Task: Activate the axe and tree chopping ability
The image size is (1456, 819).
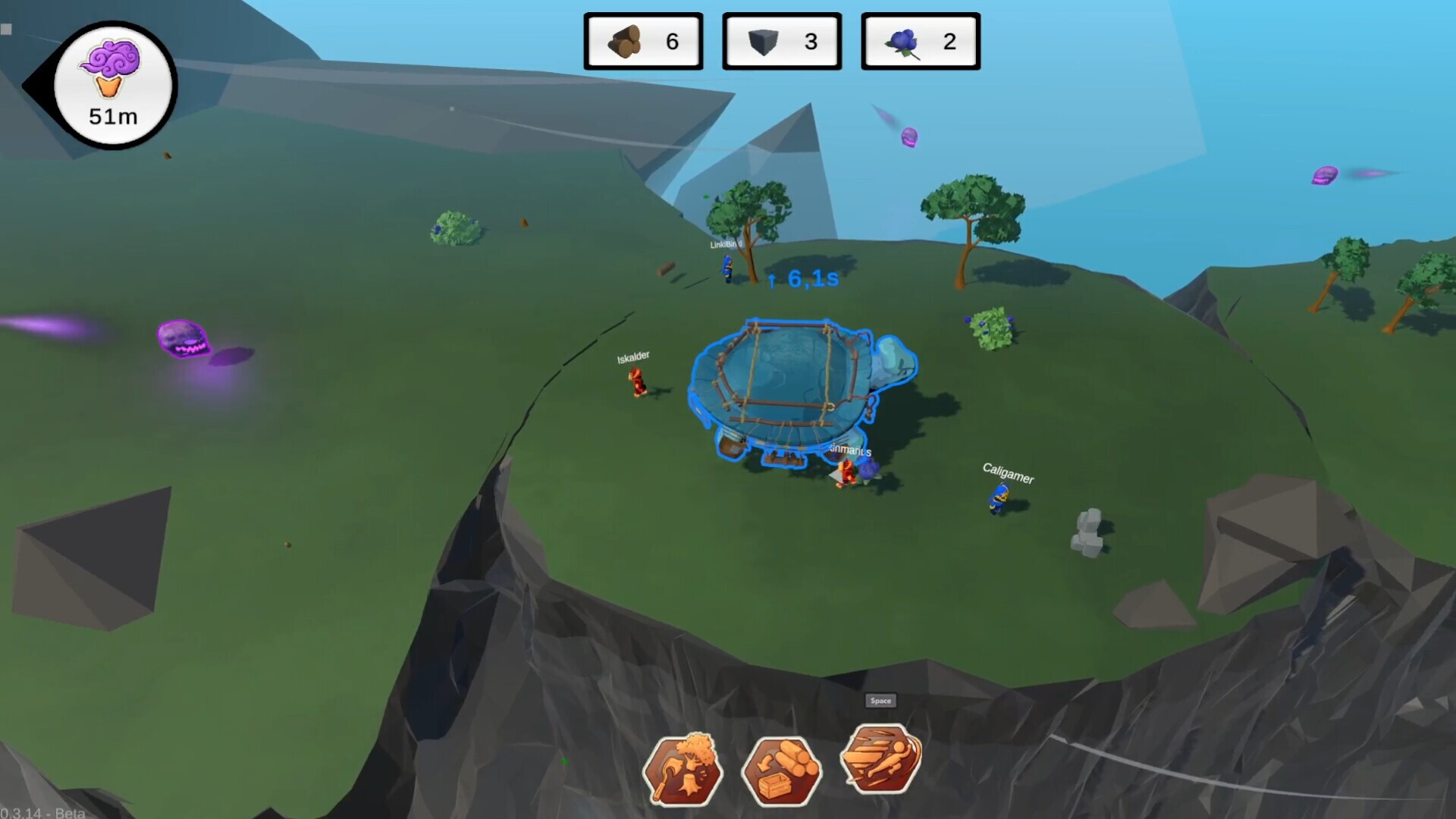Action: [x=682, y=770]
